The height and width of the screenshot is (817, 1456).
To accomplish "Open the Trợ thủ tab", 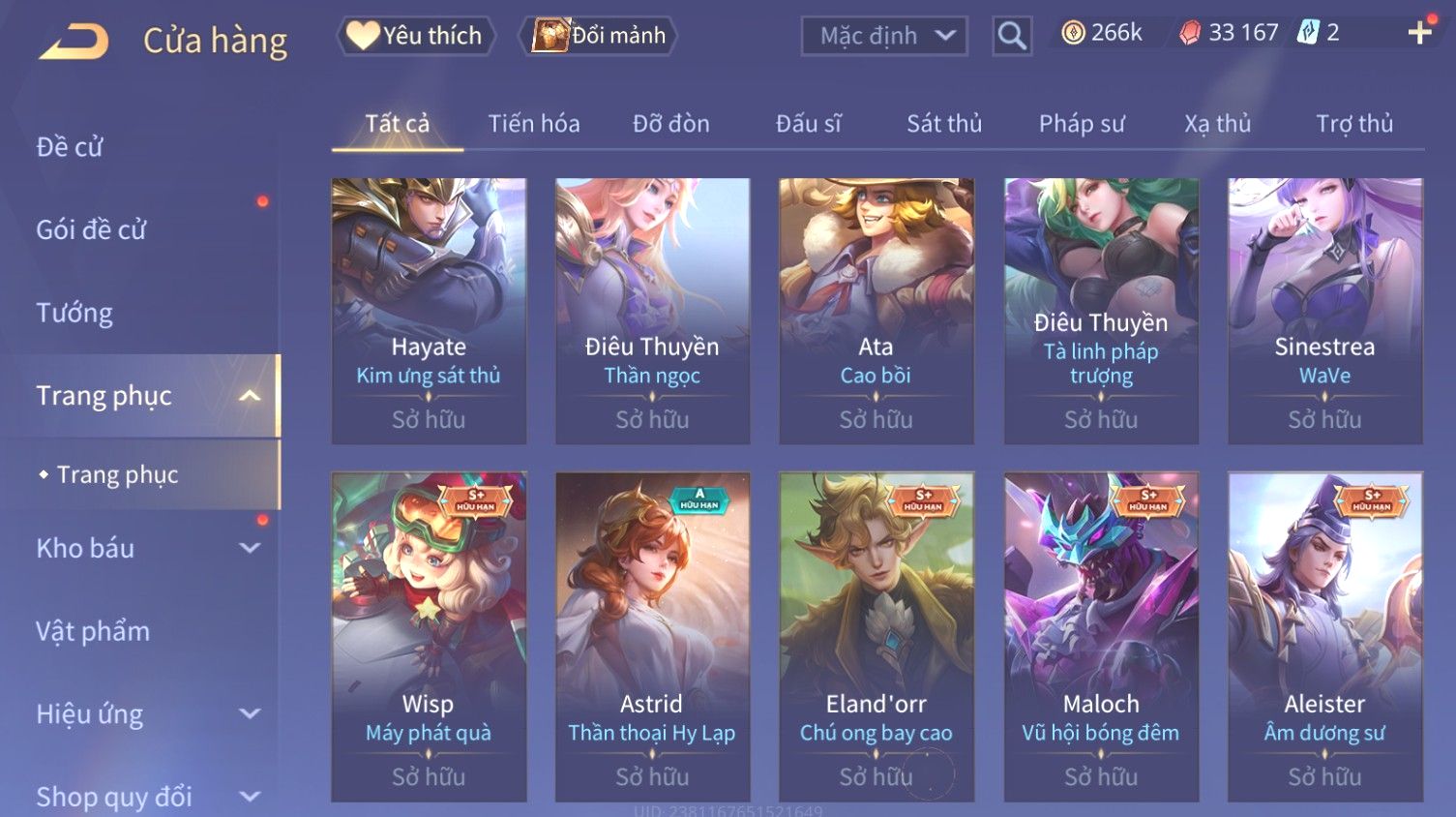I will tap(1354, 124).
